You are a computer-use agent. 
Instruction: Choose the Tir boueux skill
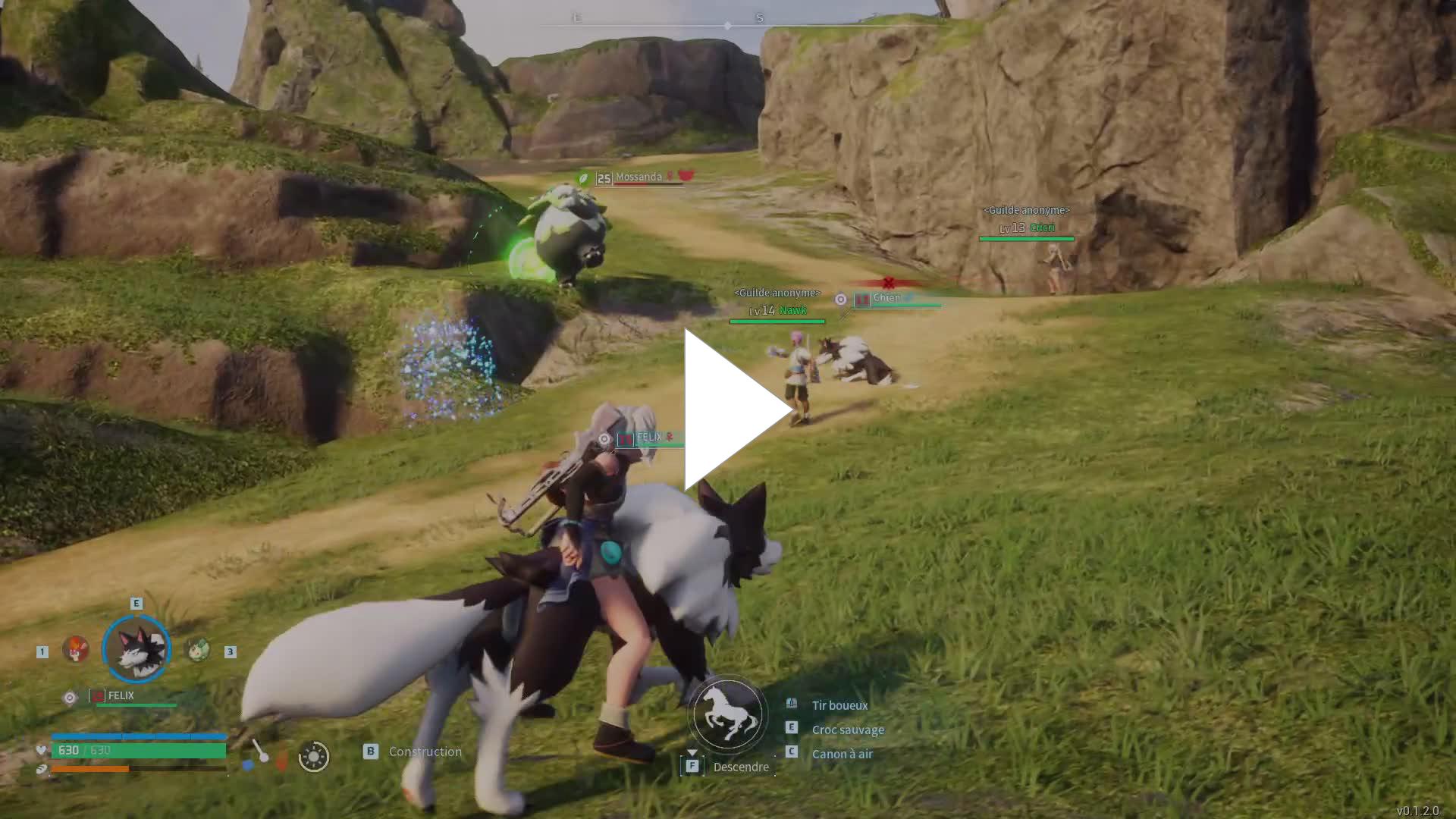[839, 705]
